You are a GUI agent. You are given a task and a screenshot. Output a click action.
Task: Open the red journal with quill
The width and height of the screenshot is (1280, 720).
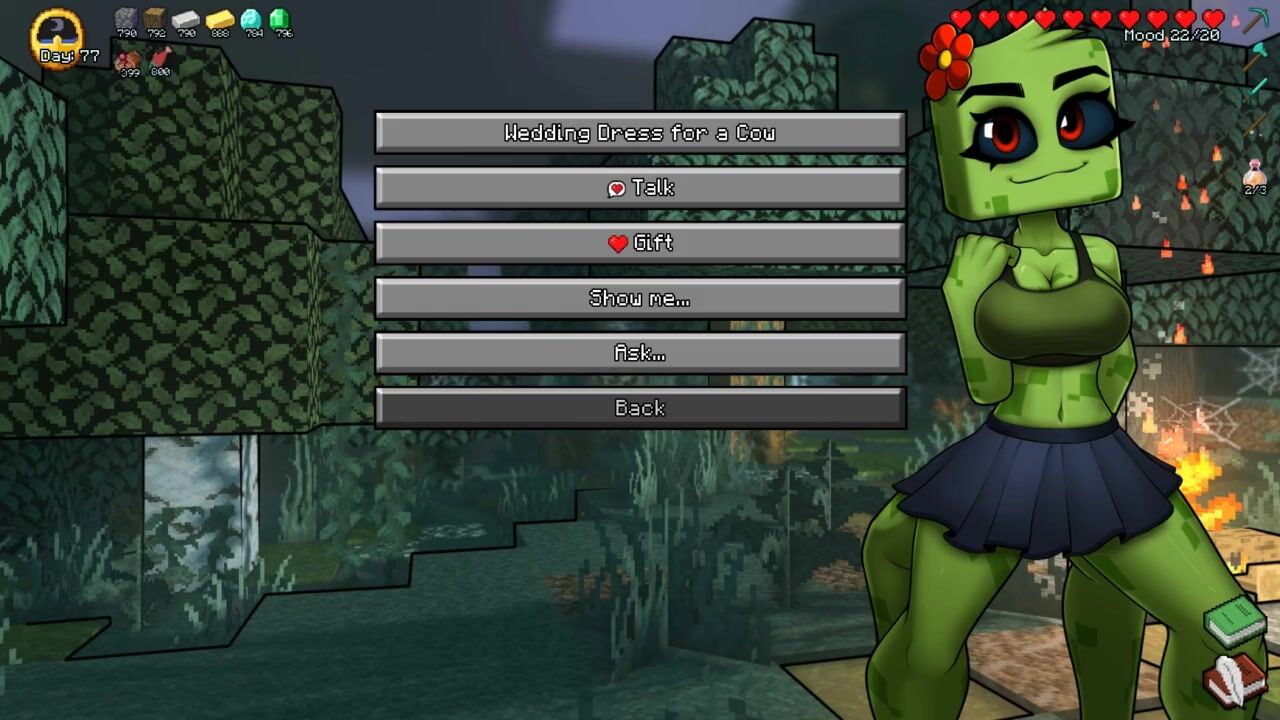point(1236,680)
